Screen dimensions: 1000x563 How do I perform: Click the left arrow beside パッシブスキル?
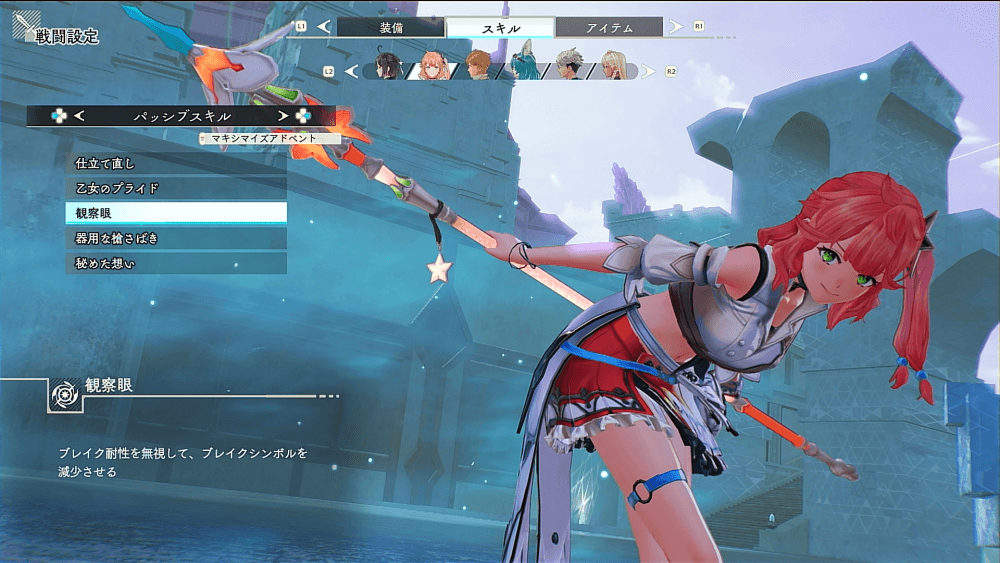[79, 116]
